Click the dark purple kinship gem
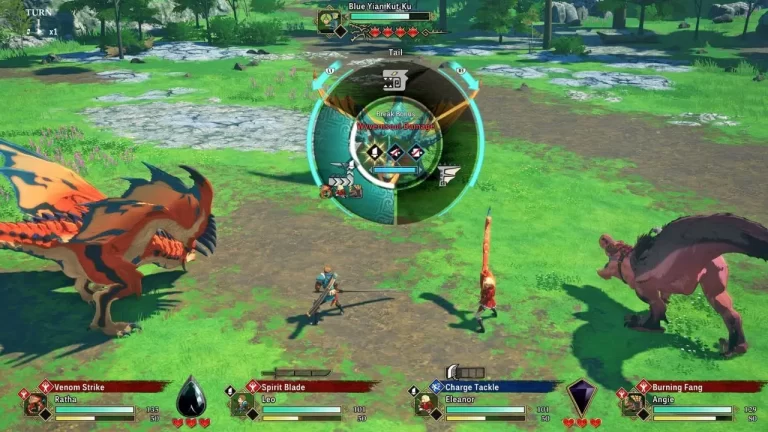 (x=581, y=397)
